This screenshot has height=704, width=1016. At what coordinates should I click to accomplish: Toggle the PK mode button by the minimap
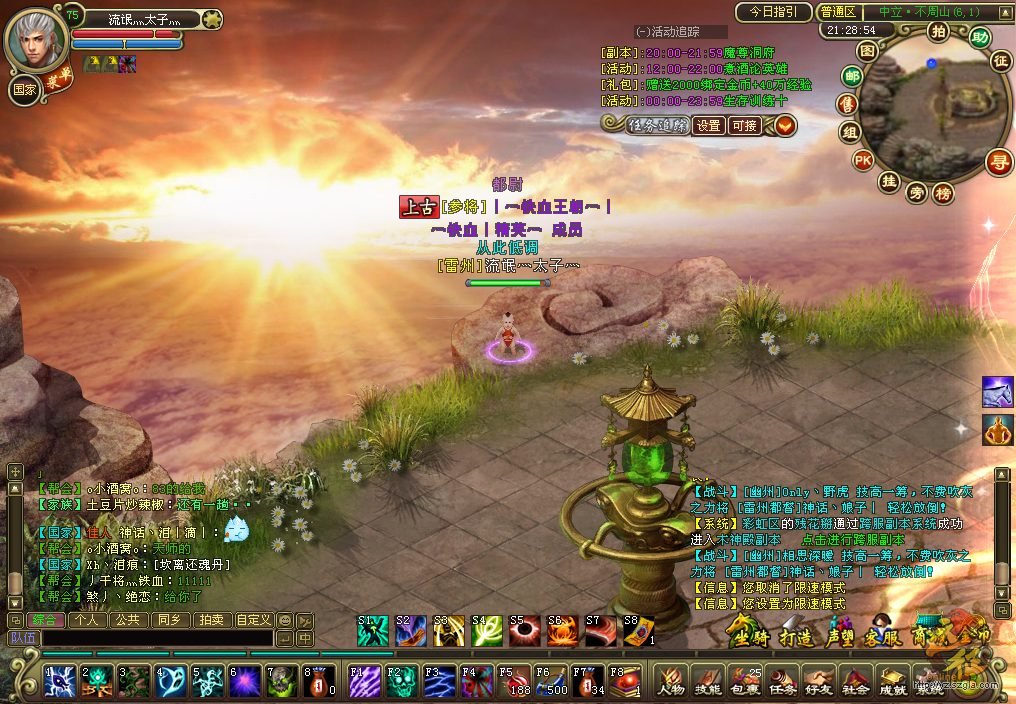862,160
